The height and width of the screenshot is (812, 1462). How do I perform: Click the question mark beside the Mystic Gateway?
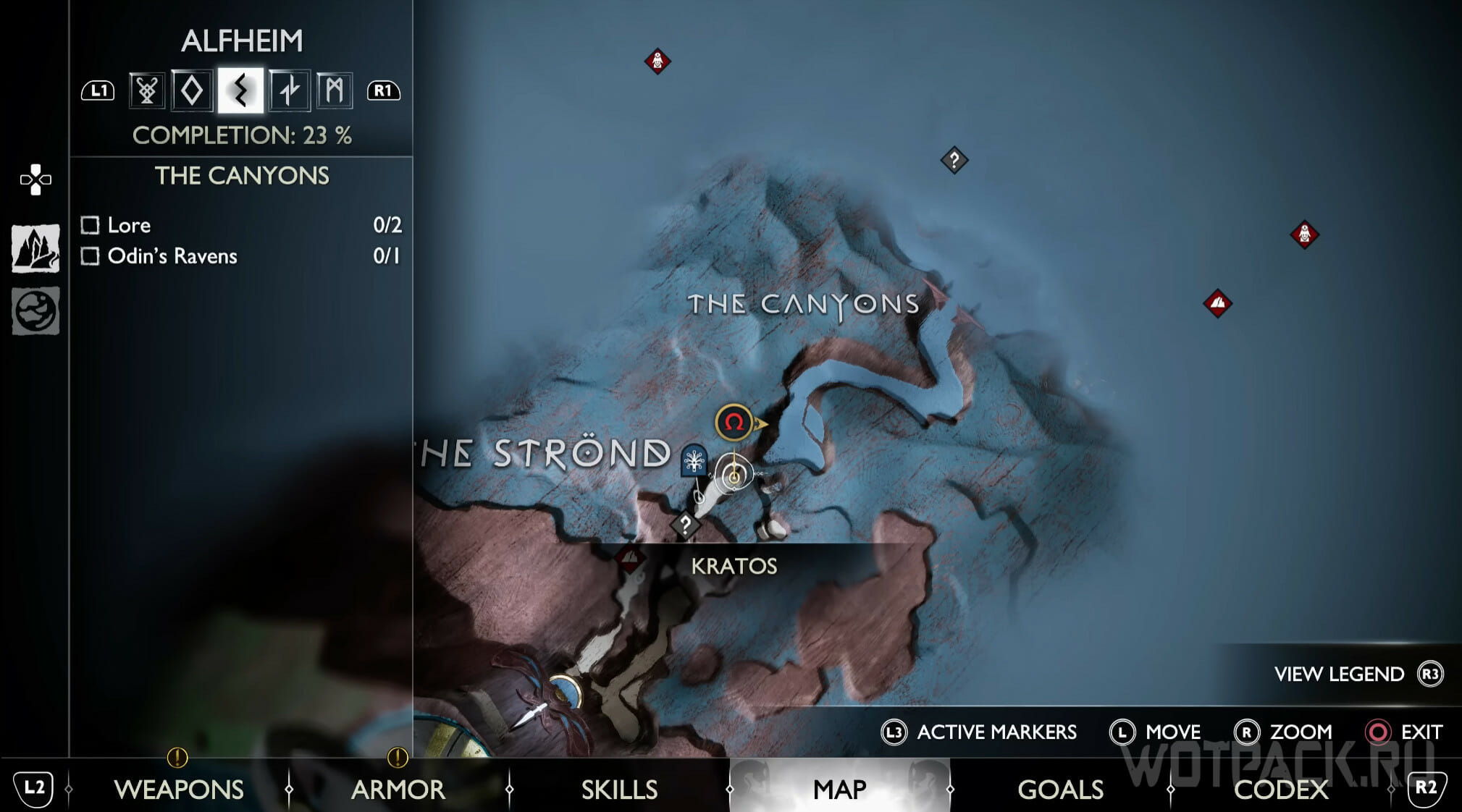(685, 525)
